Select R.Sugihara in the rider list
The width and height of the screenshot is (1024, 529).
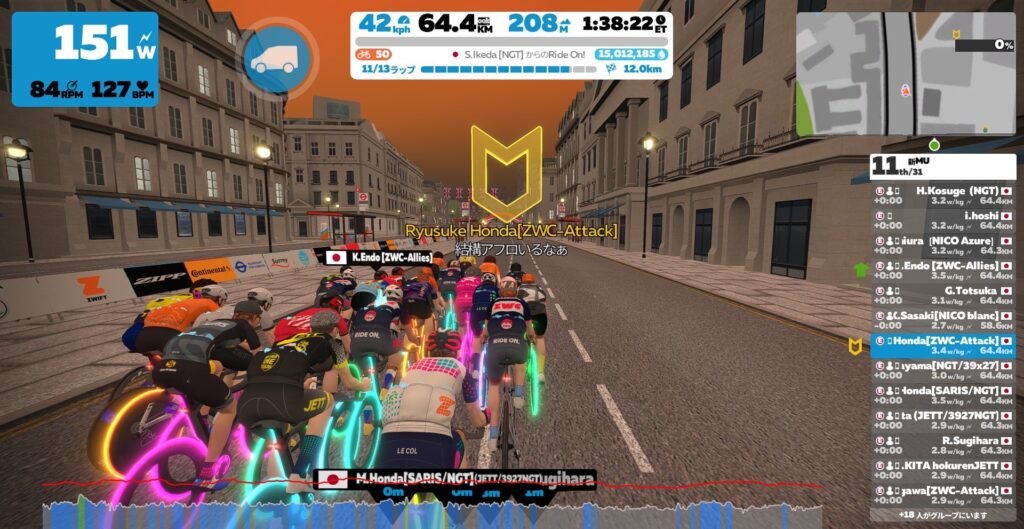coord(943,445)
